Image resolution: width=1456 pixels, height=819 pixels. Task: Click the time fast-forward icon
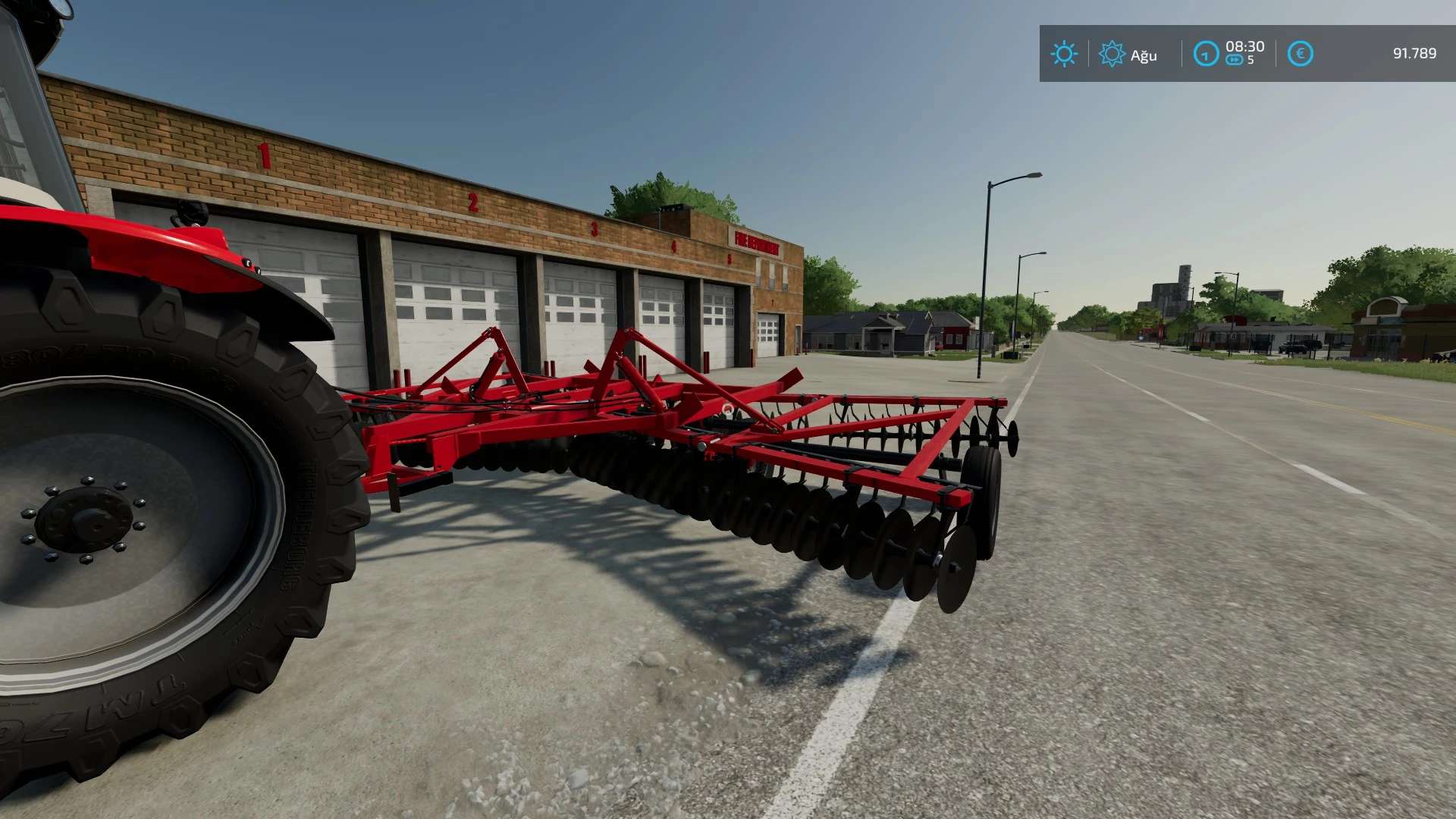[1235, 60]
